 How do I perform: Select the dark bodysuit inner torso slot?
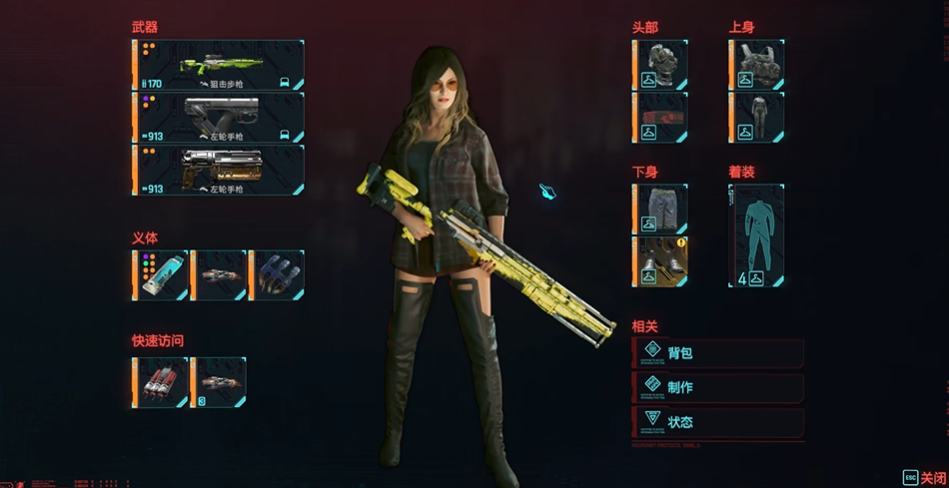757,117
